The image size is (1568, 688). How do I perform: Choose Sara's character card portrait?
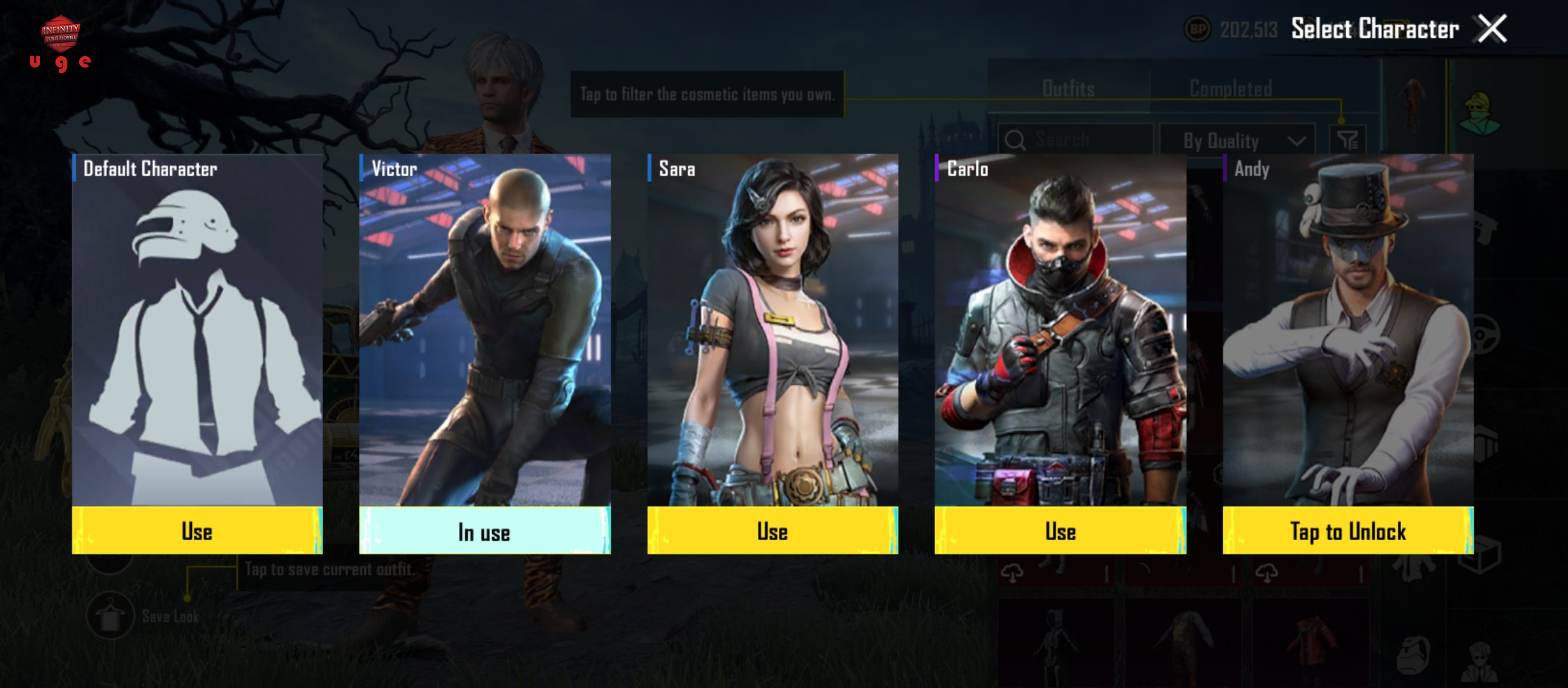[773, 331]
